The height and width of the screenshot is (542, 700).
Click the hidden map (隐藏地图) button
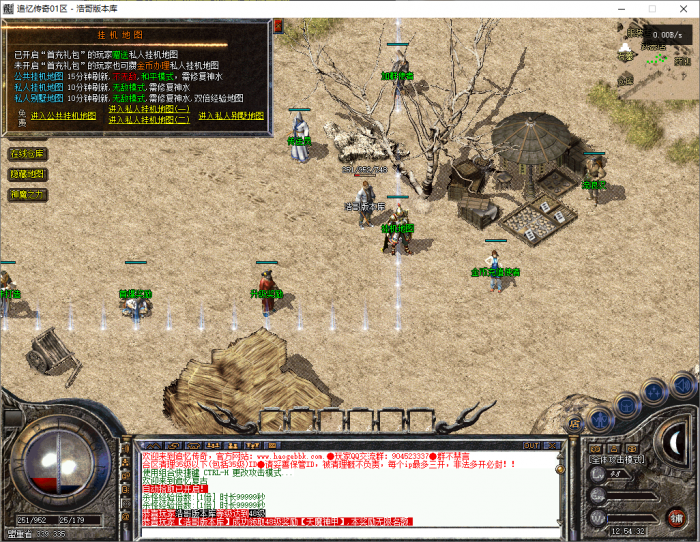tap(27, 174)
